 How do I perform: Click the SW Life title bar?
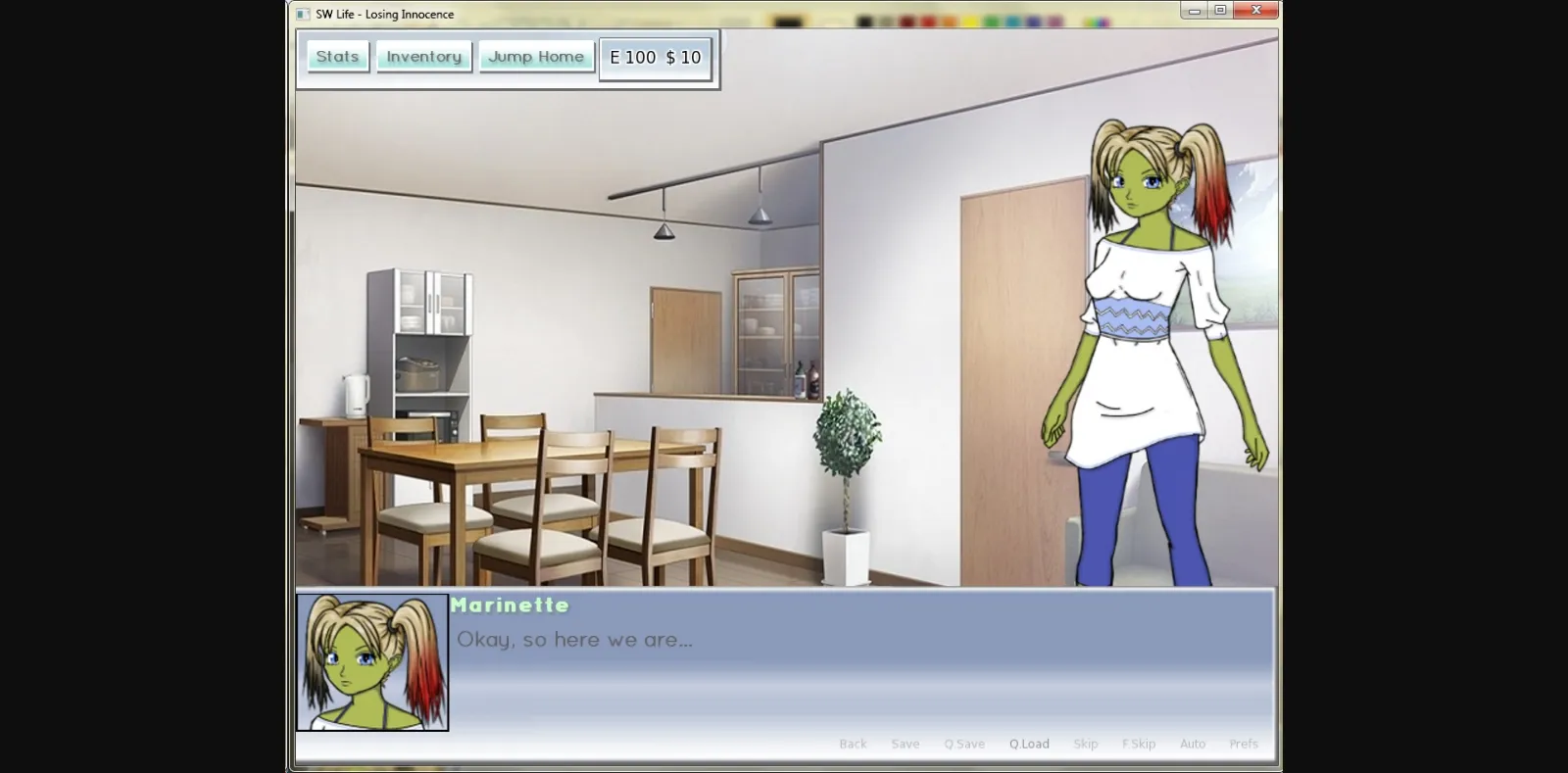(x=686, y=14)
